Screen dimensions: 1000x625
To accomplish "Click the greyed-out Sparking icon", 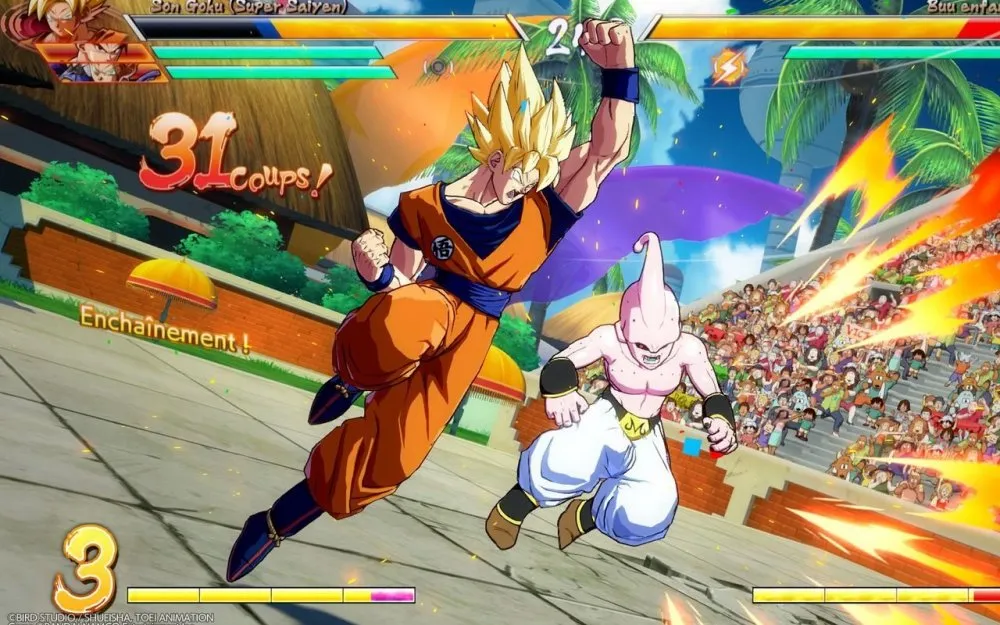I will [436, 67].
